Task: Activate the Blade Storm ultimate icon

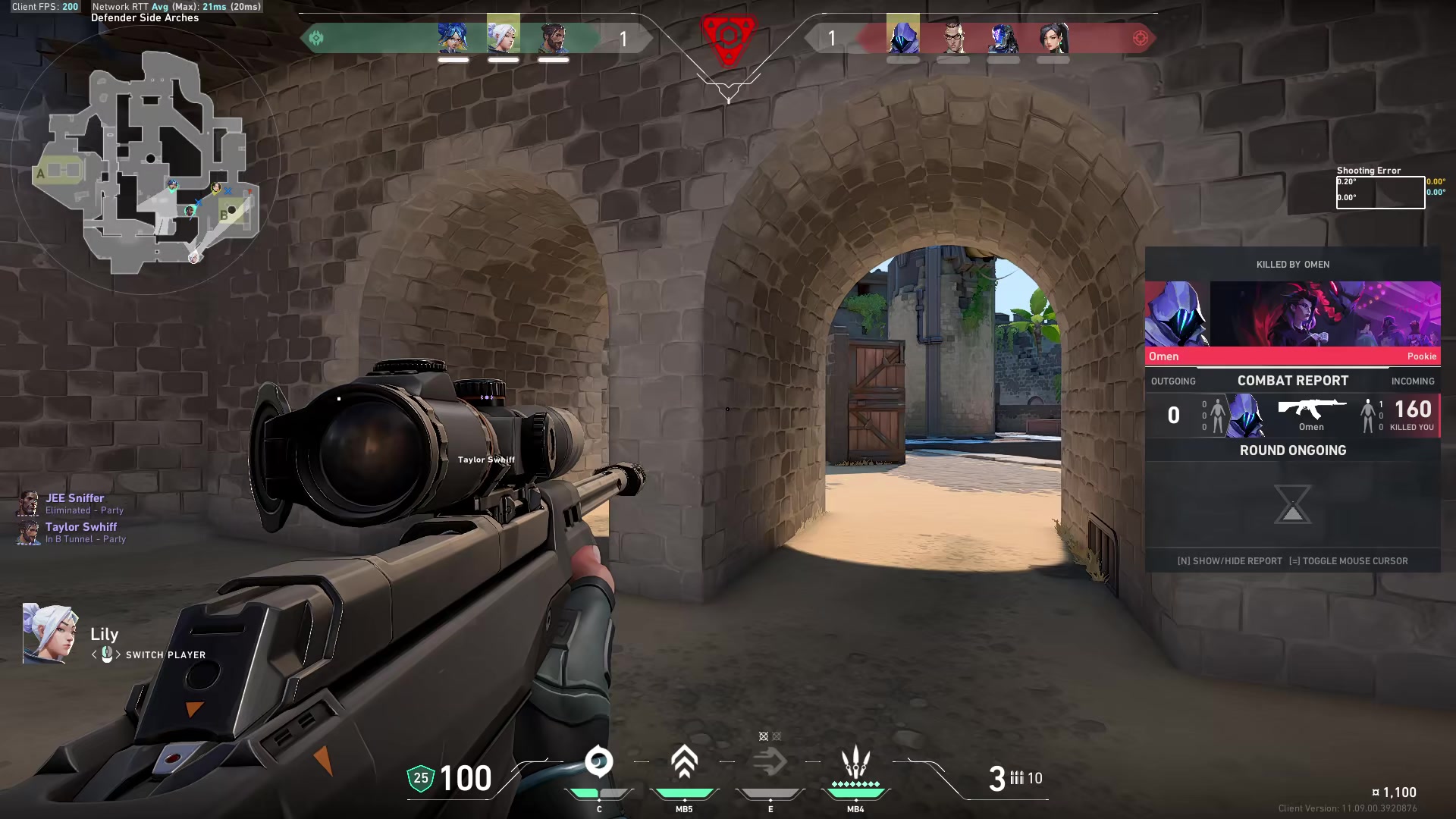Action: [x=855, y=762]
